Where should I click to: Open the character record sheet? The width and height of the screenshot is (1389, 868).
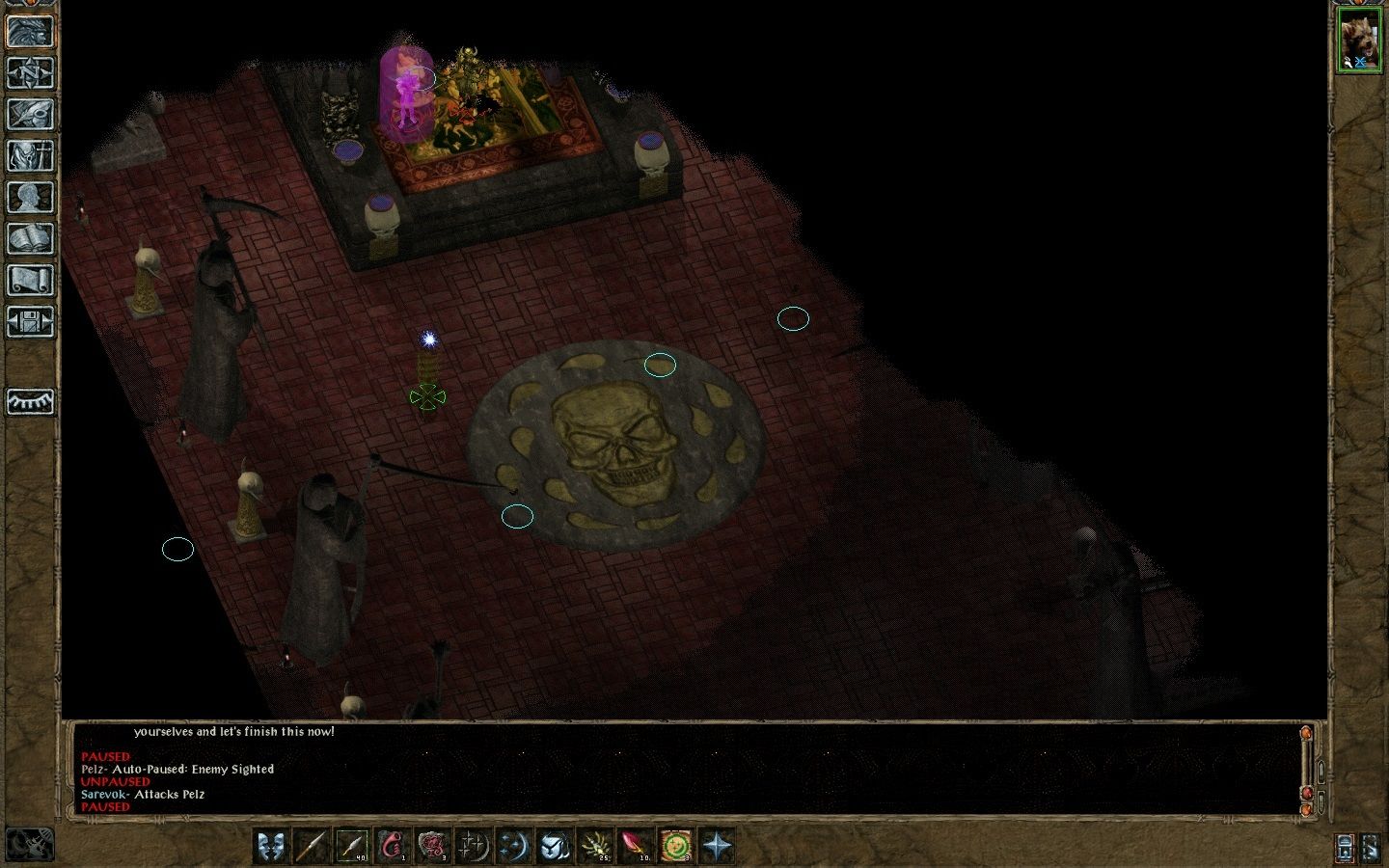coord(30,197)
